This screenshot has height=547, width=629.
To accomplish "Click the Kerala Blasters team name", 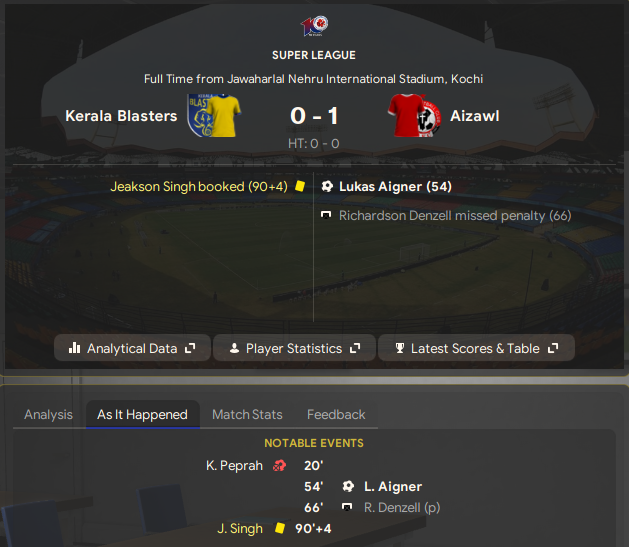I will (x=121, y=116).
